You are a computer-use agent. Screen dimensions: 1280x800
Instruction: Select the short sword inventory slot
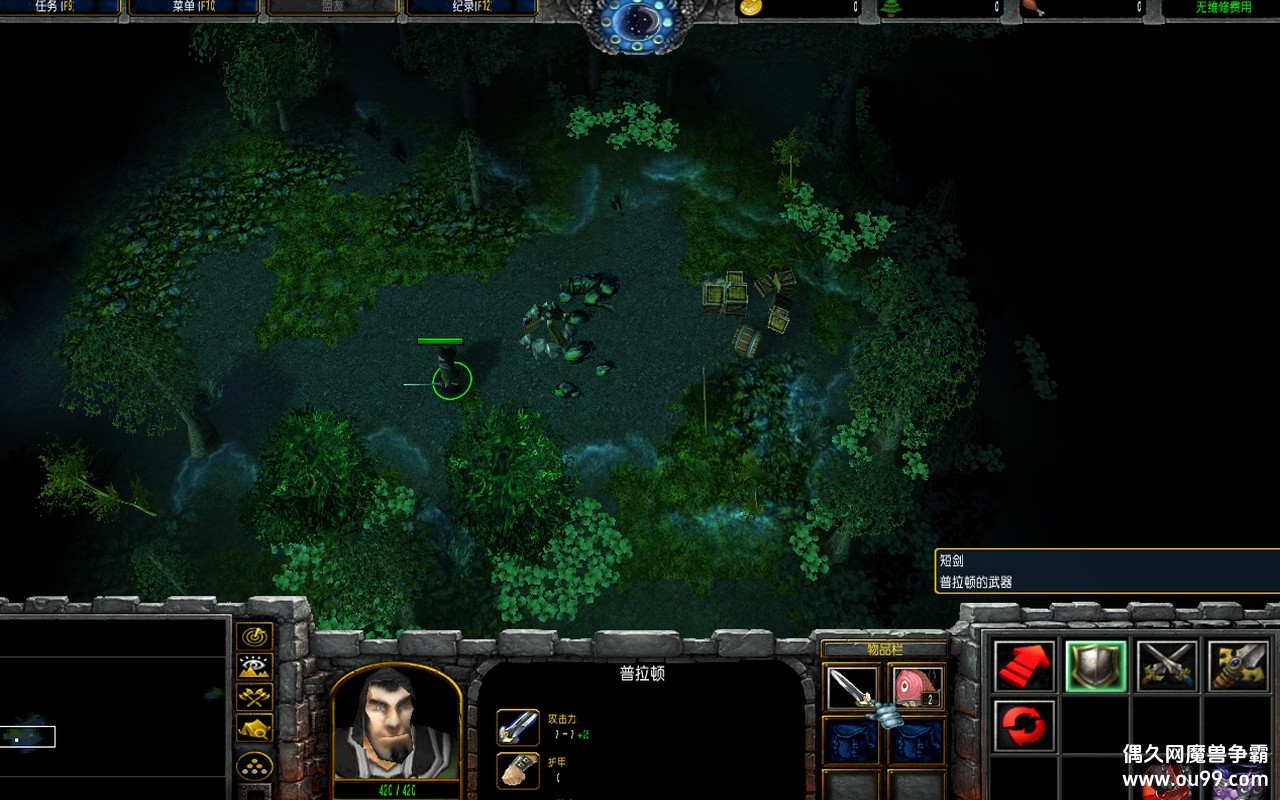point(851,688)
